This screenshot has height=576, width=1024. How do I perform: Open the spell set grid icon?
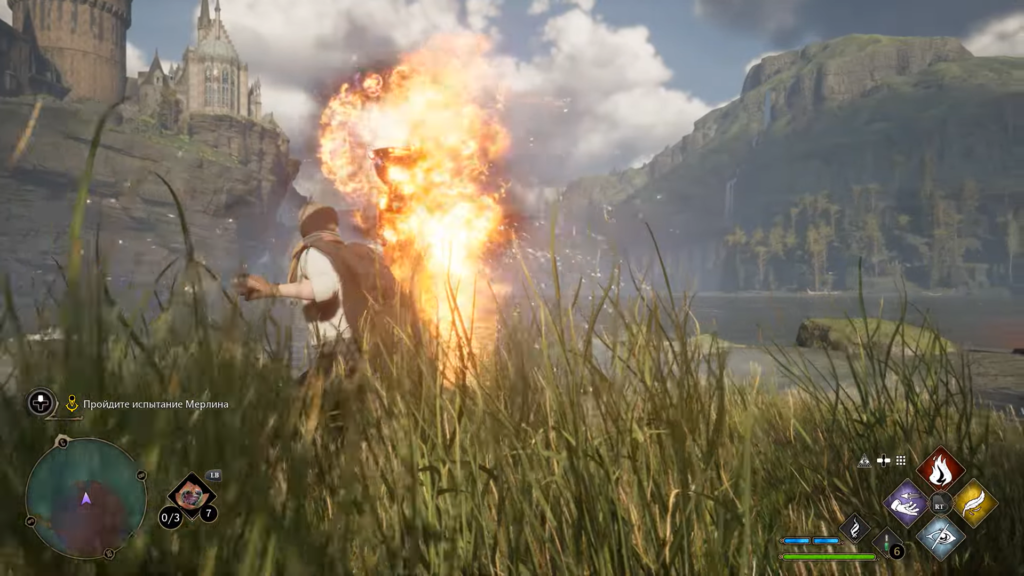(901, 461)
